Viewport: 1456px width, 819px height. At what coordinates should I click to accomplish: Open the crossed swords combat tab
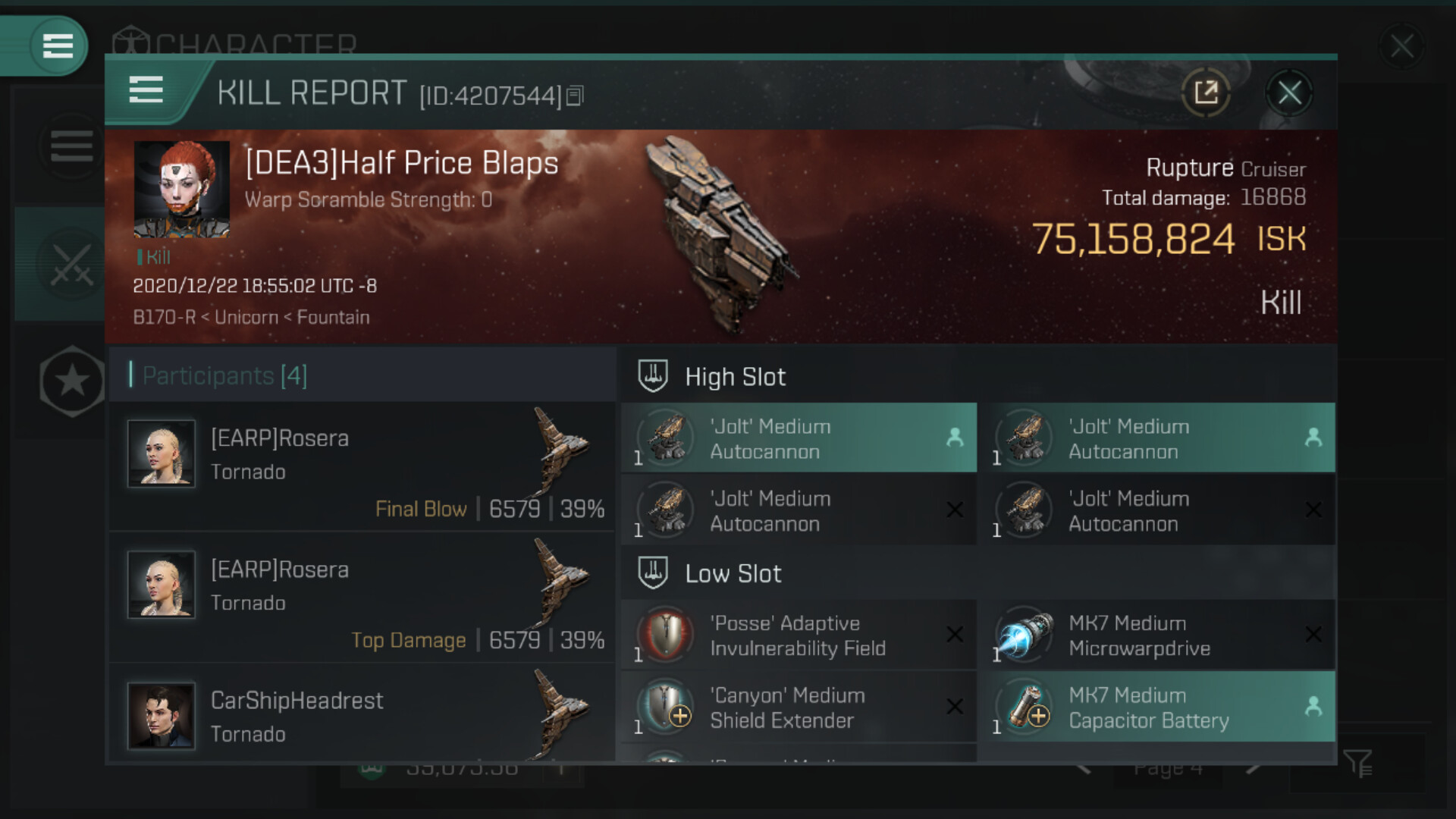click(71, 265)
